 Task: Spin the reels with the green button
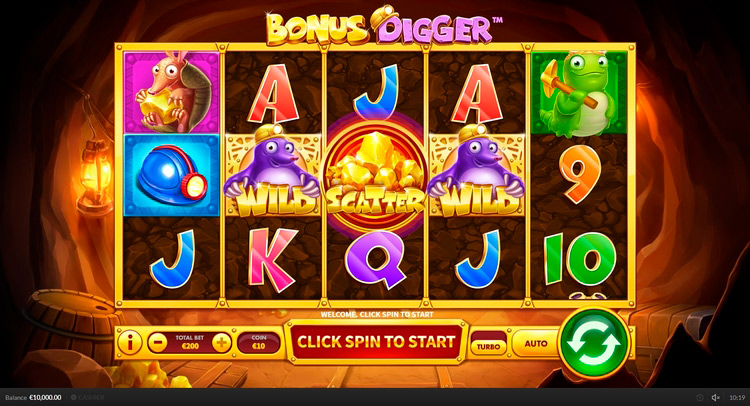pos(593,343)
